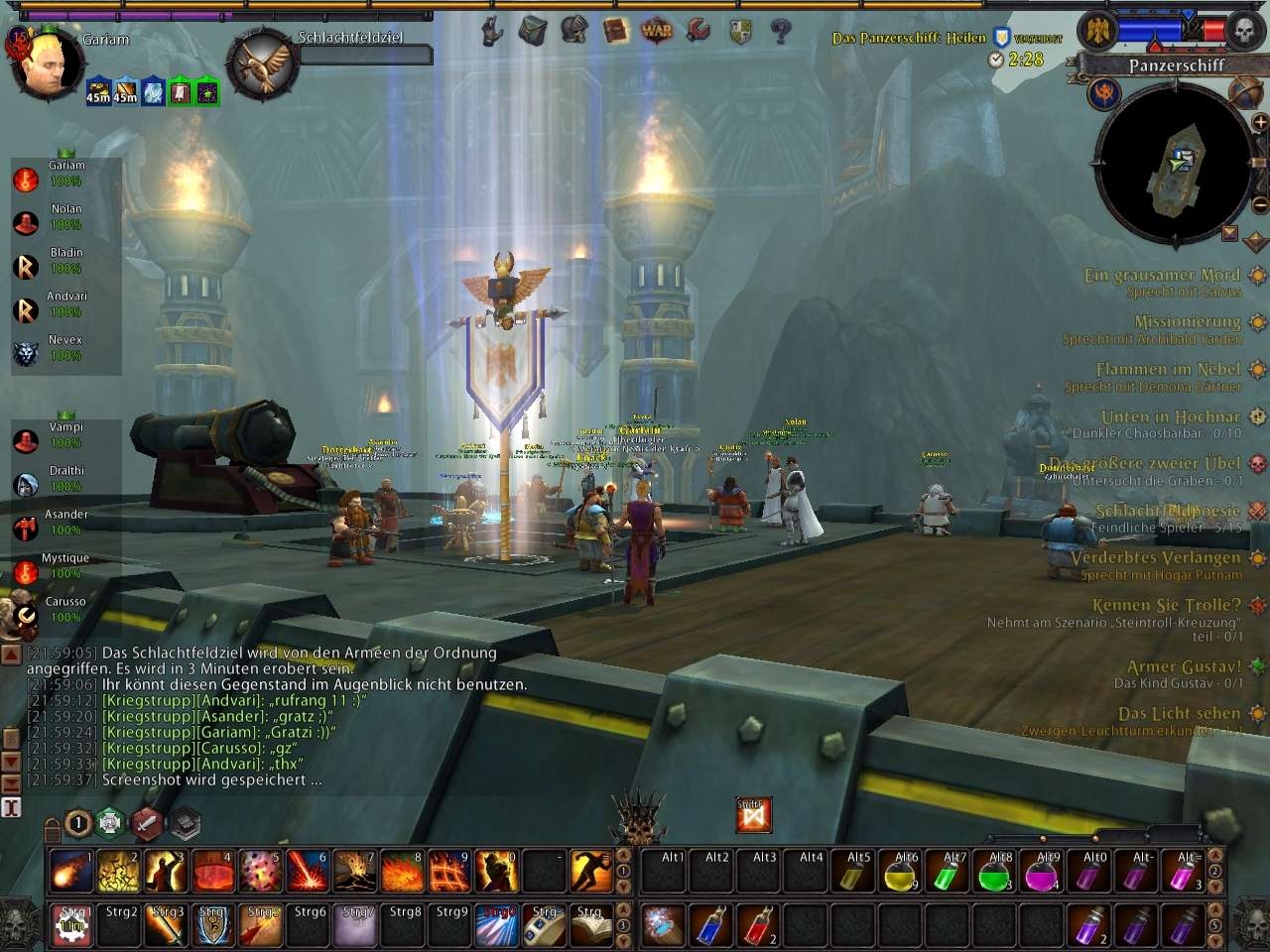The image size is (1270, 952).
Task: Open the Tome of Knowledge book icon
Action: tap(616, 31)
